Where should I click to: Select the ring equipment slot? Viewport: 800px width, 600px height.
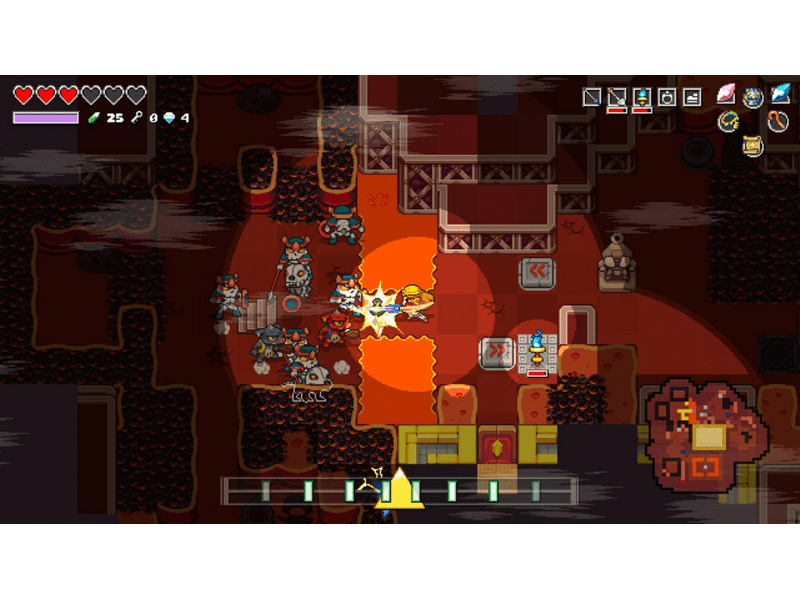[667, 97]
